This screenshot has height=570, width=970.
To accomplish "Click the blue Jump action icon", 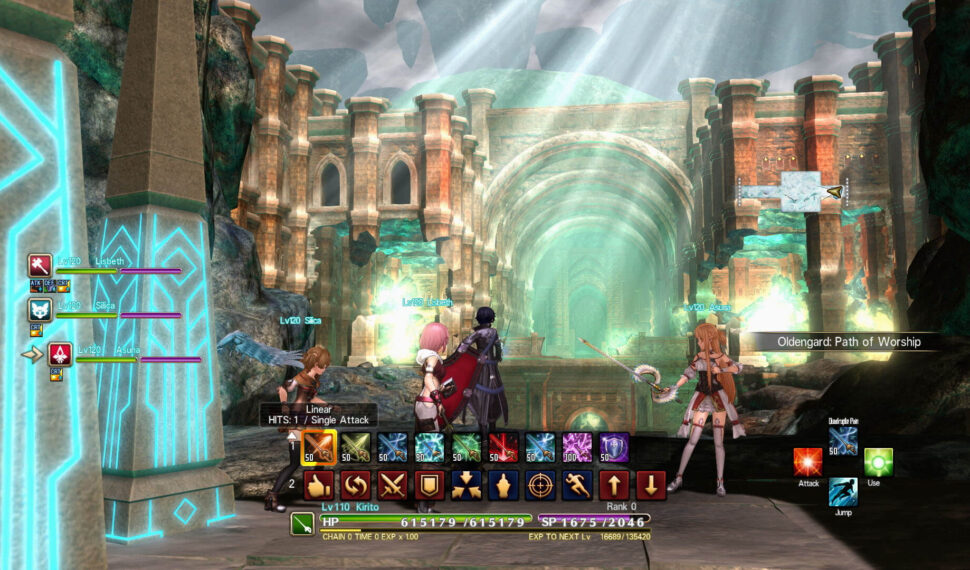I will (x=843, y=491).
